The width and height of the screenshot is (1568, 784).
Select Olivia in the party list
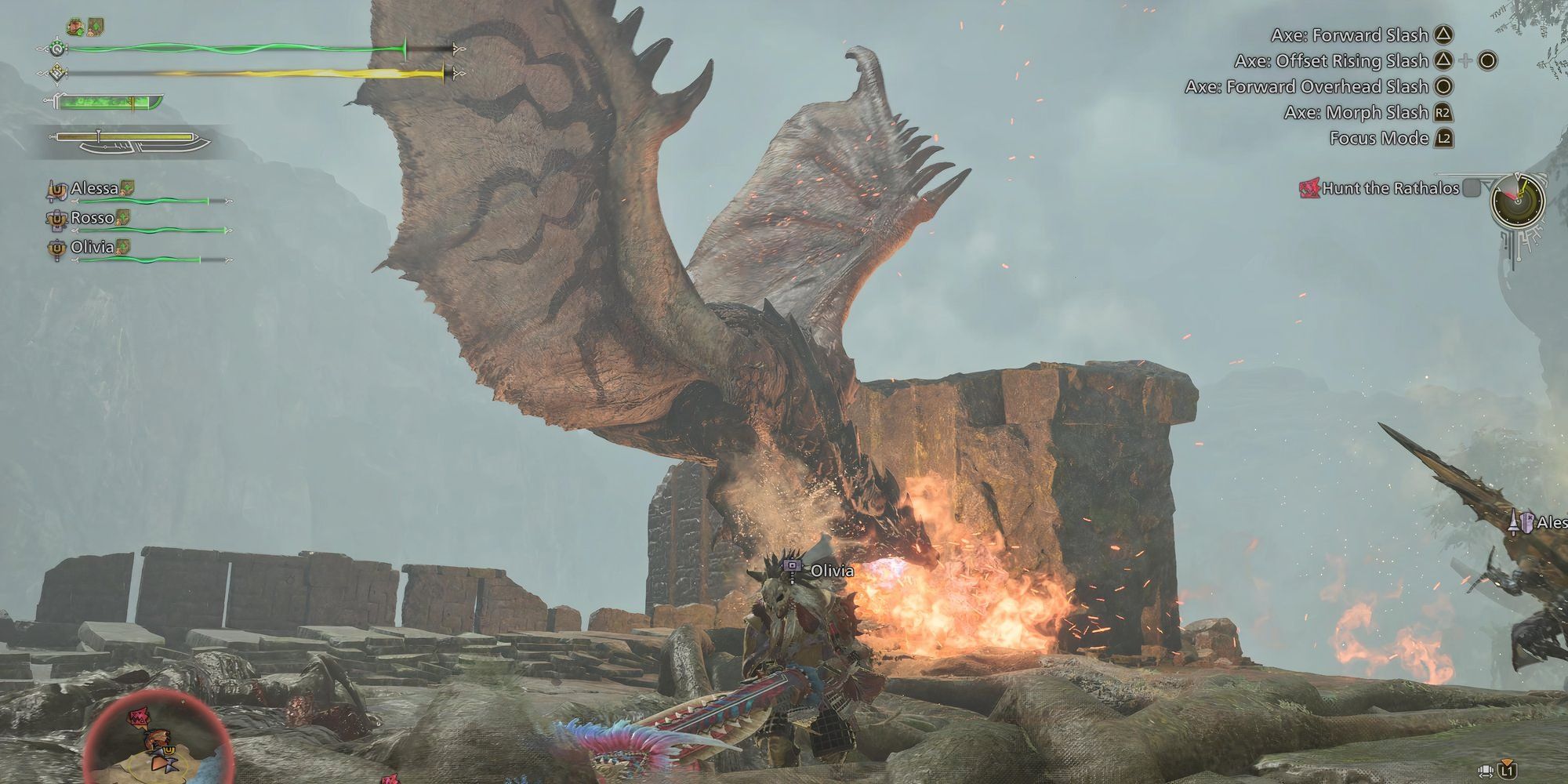92,247
